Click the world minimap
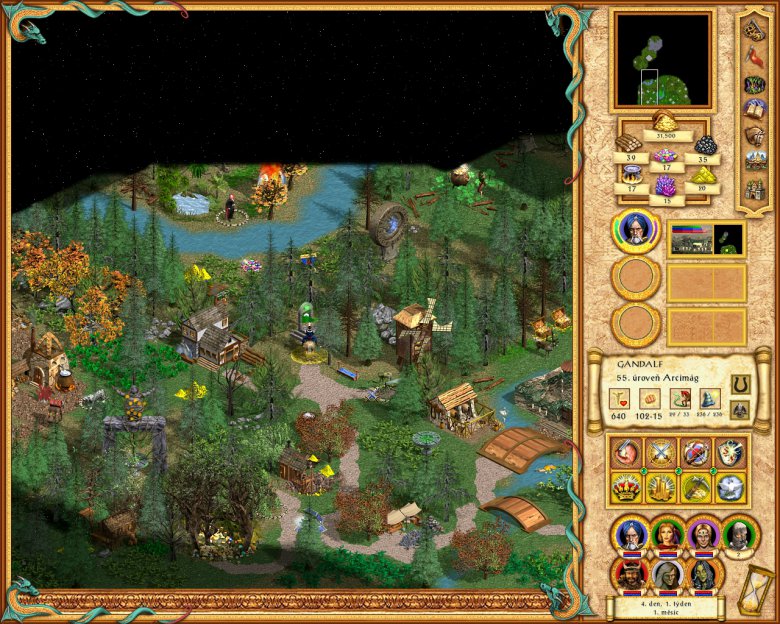The image size is (780, 624). 663,60
